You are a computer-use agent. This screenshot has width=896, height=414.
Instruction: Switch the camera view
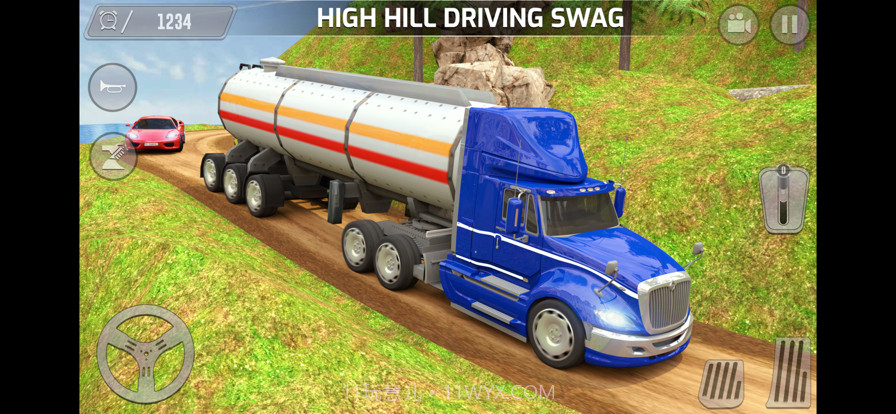pos(738,25)
